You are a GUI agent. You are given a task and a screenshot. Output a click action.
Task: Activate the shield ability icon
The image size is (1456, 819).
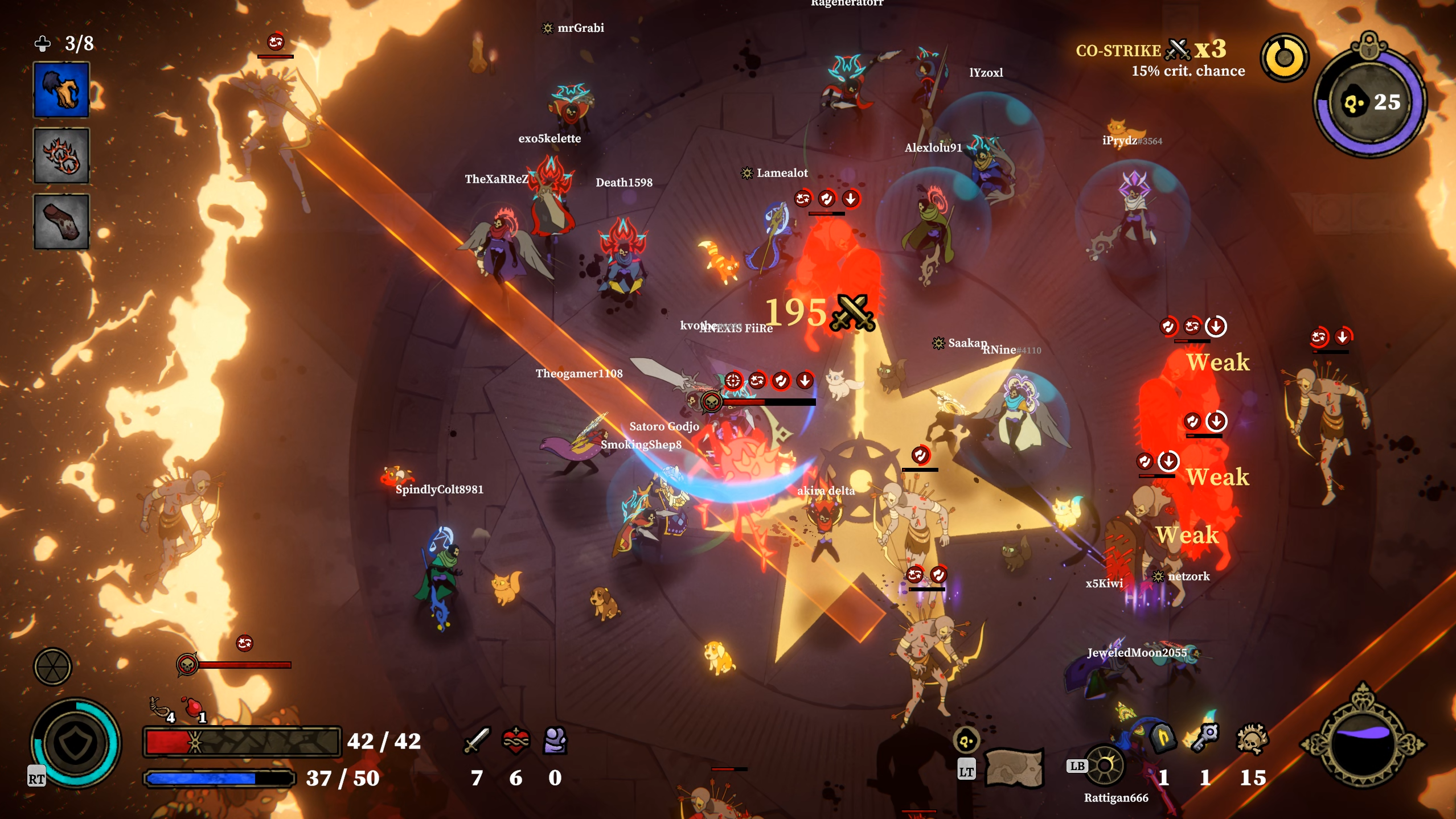click(76, 743)
